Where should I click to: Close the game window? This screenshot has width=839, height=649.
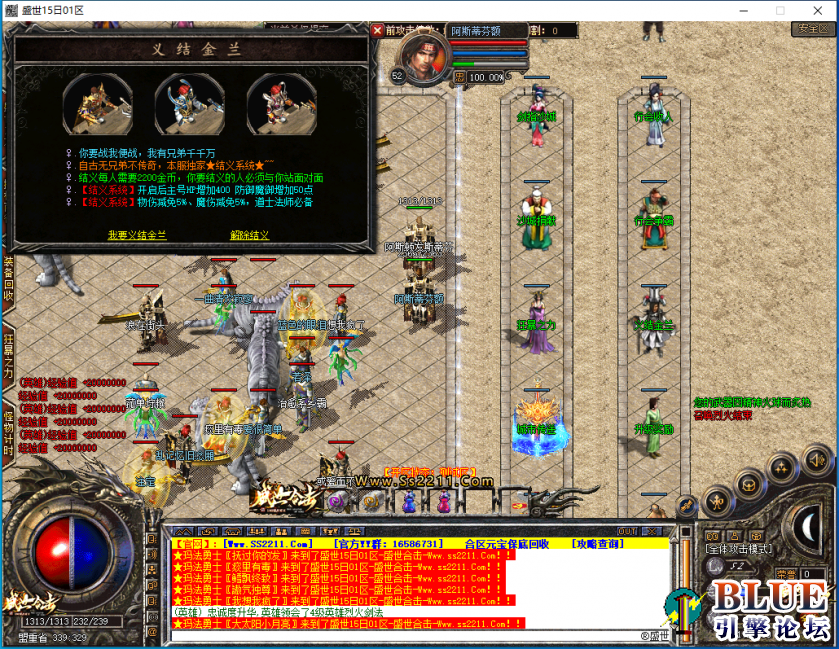816,10
